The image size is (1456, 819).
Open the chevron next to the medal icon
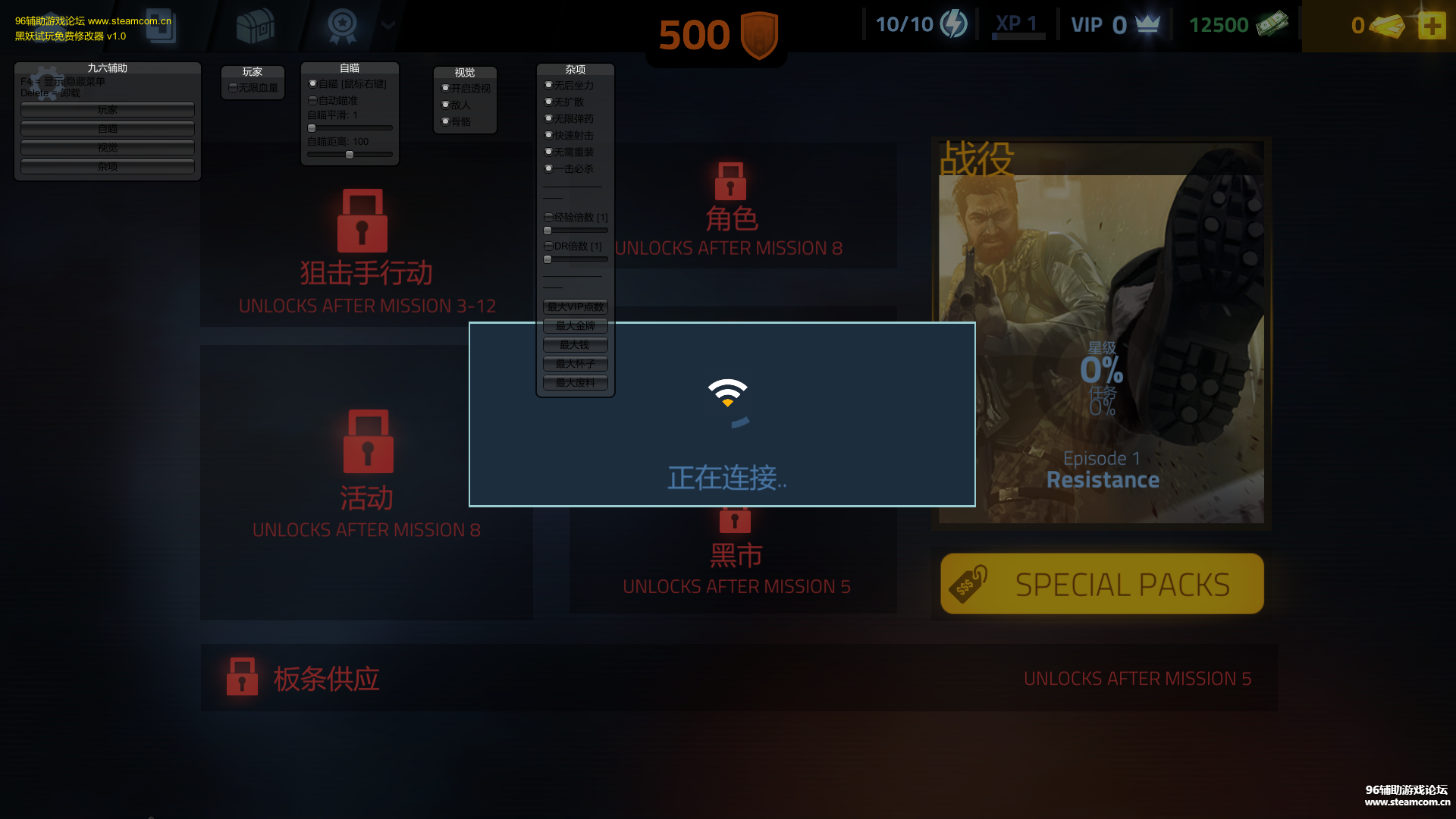388,25
